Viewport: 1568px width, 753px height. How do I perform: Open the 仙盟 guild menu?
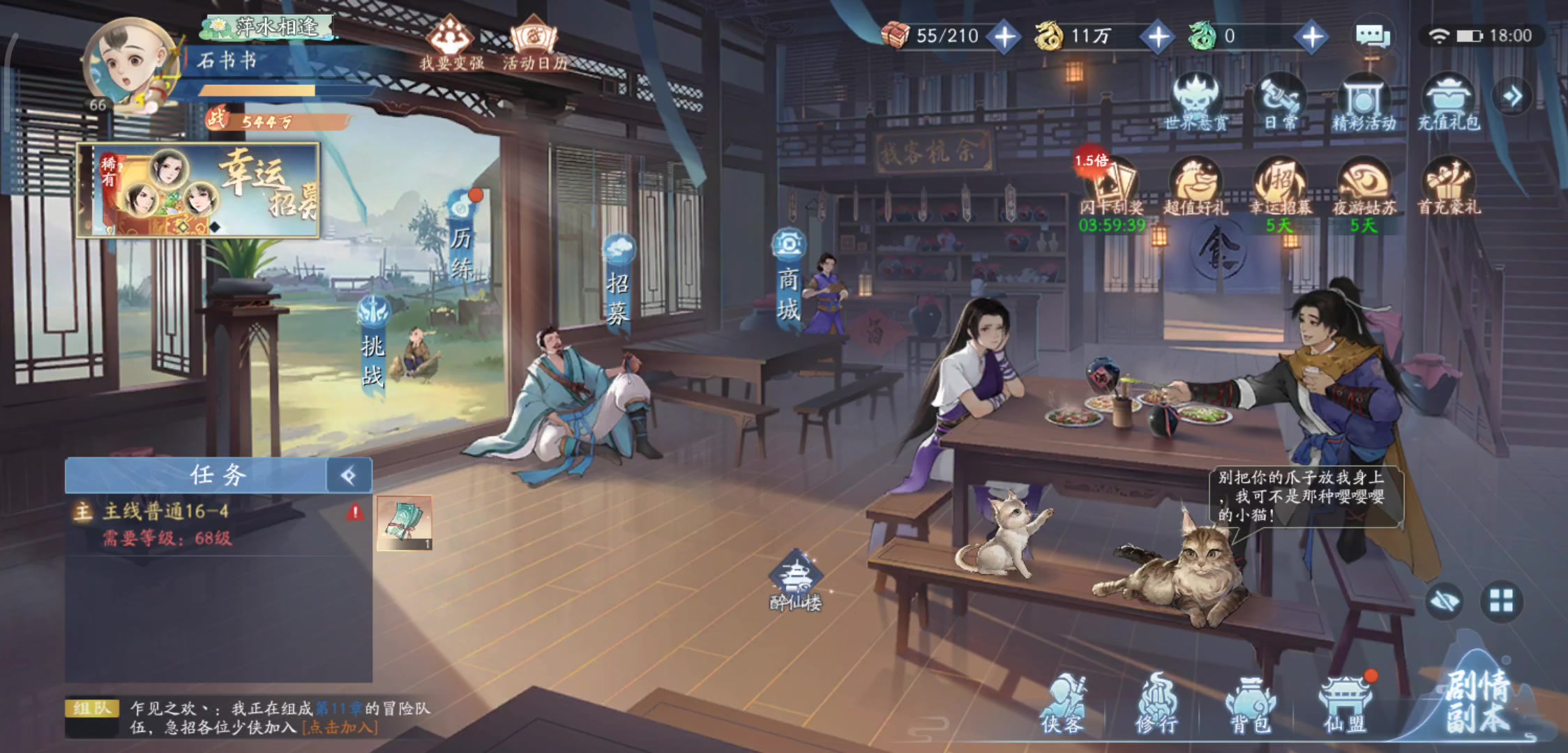pyautogui.click(x=1345, y=703)
